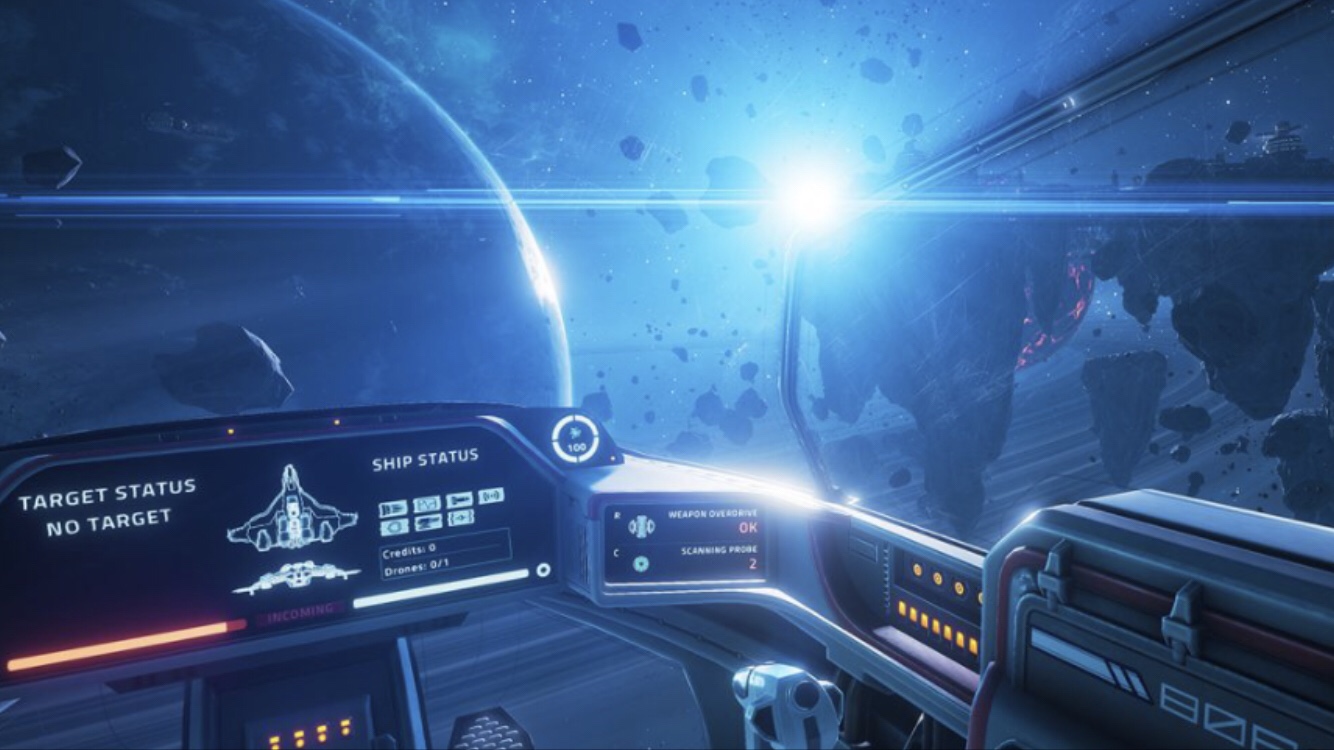Viewport: 1334px width, 750px height.
Task: Click the top-view ship diagram
Action: [x=291, y=509]
